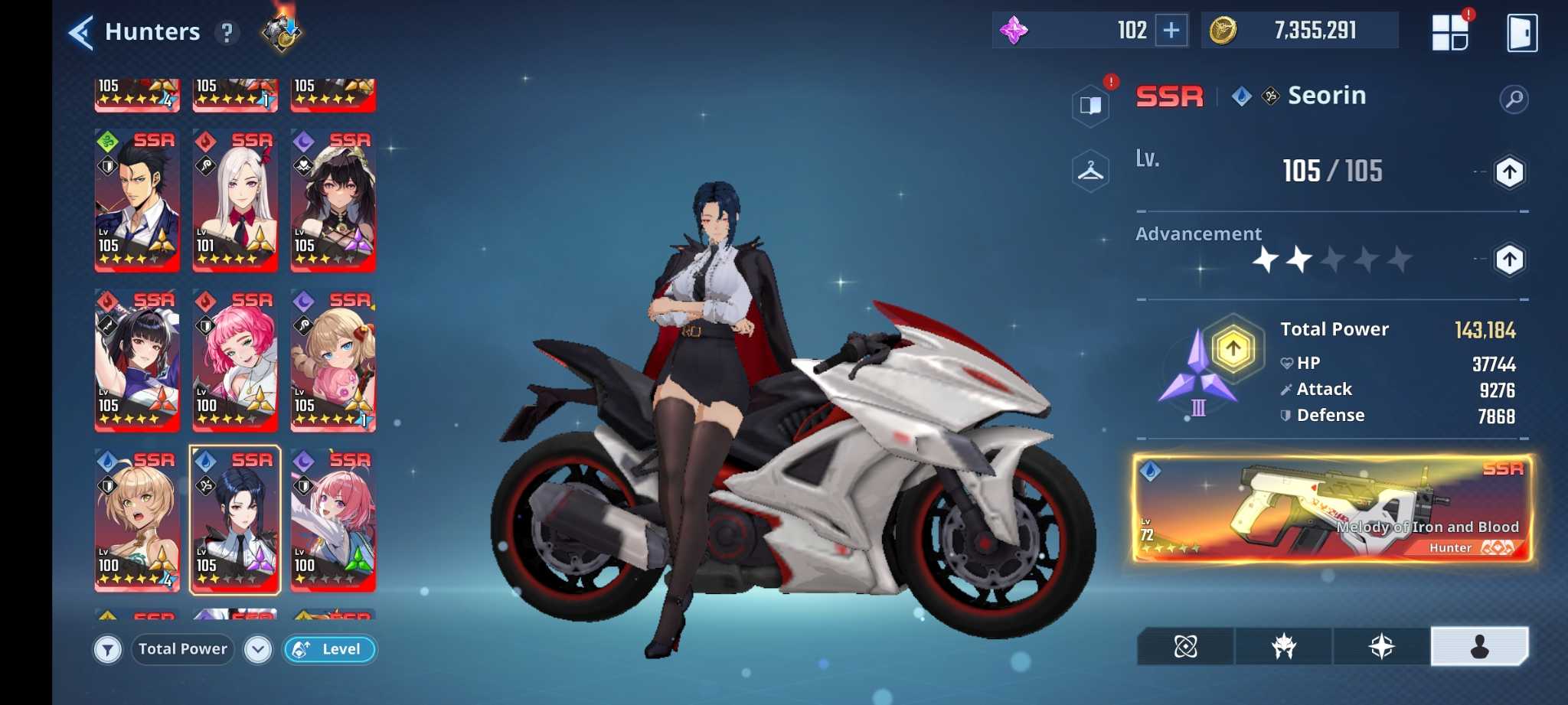
Task: Open the book record icon beside SSR
Action: [x=1090, y=105]
